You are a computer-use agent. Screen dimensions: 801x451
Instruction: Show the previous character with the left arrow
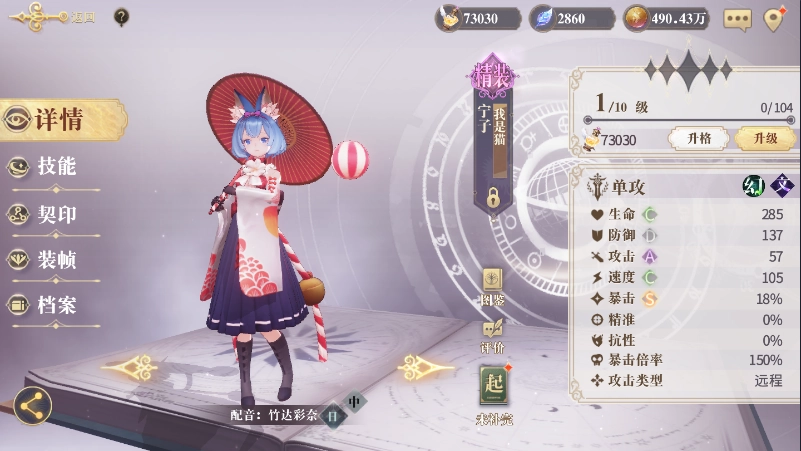tap(129, 368)
